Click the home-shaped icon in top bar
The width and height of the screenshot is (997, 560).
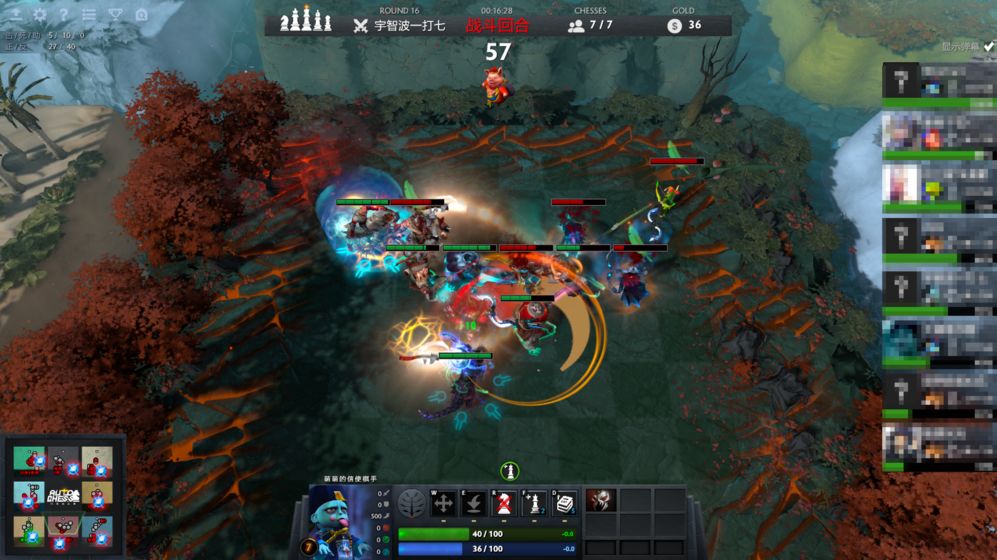pyautogui.click(x=141, y=15)
